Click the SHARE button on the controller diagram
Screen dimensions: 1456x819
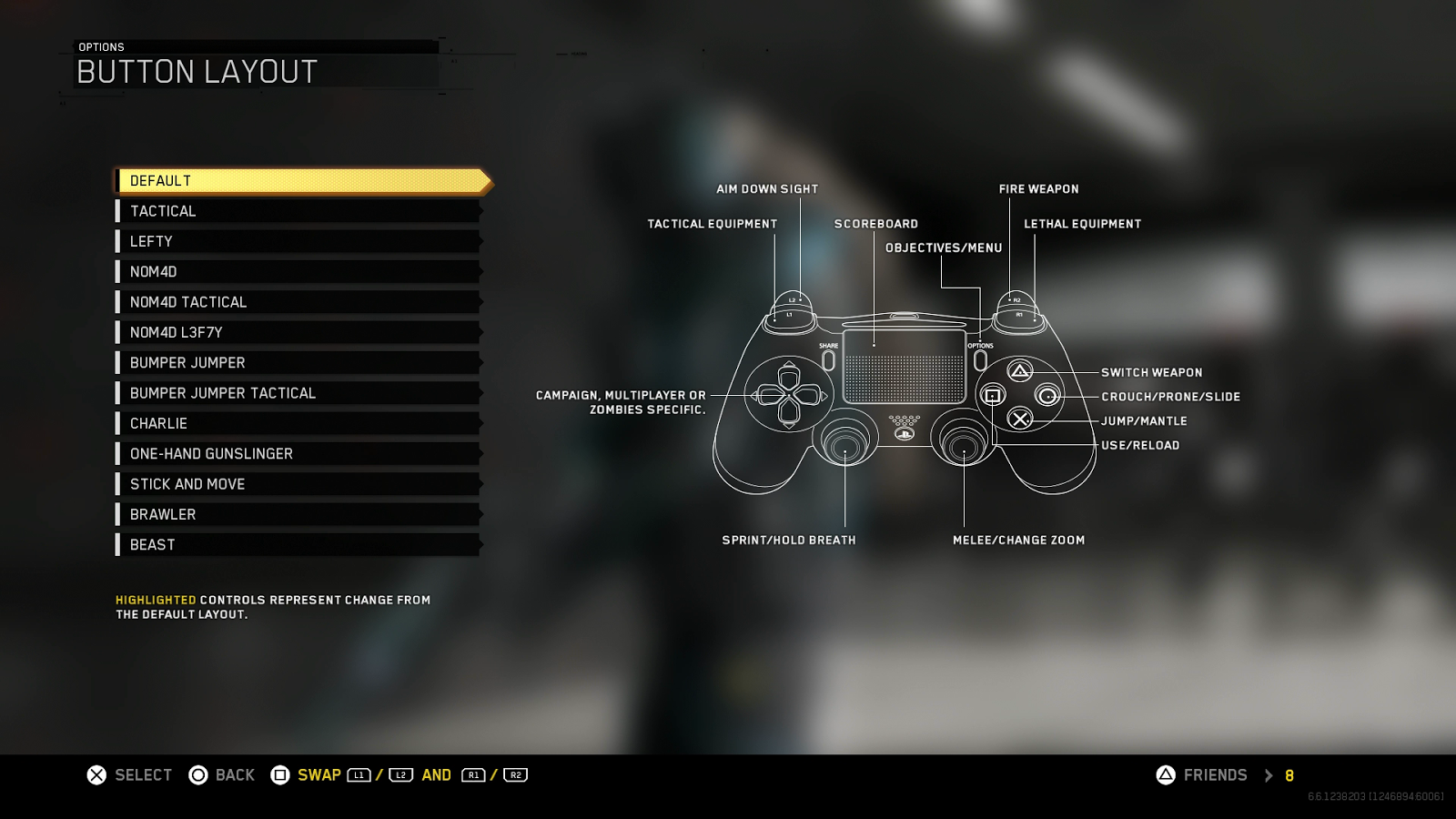tap(828, 359)
